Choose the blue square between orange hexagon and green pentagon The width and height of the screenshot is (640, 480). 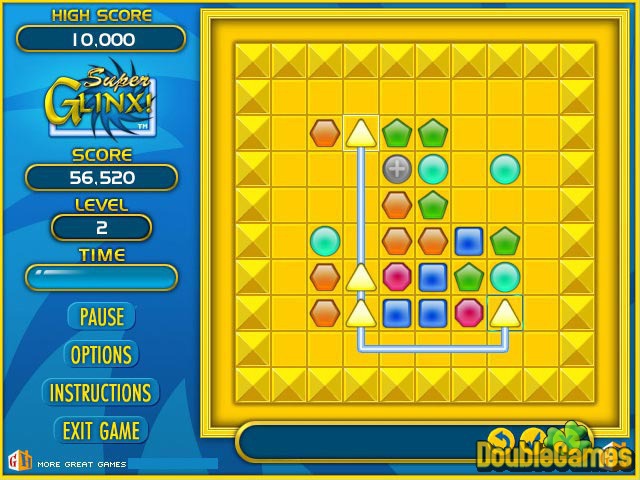[x=469, y=241]
